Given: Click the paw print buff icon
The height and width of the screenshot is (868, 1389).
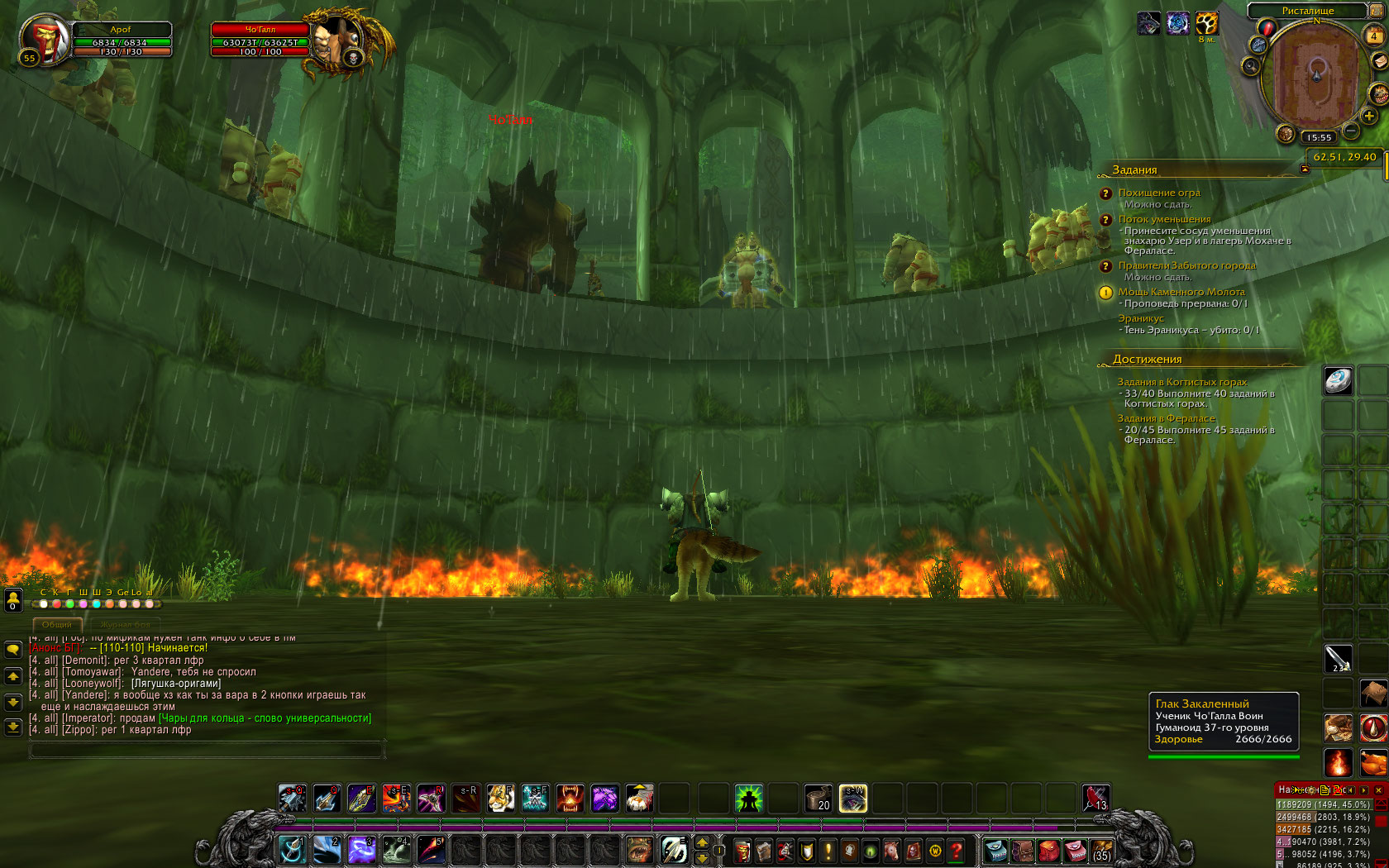Looking at the screenshot, I should (1207, 23).
